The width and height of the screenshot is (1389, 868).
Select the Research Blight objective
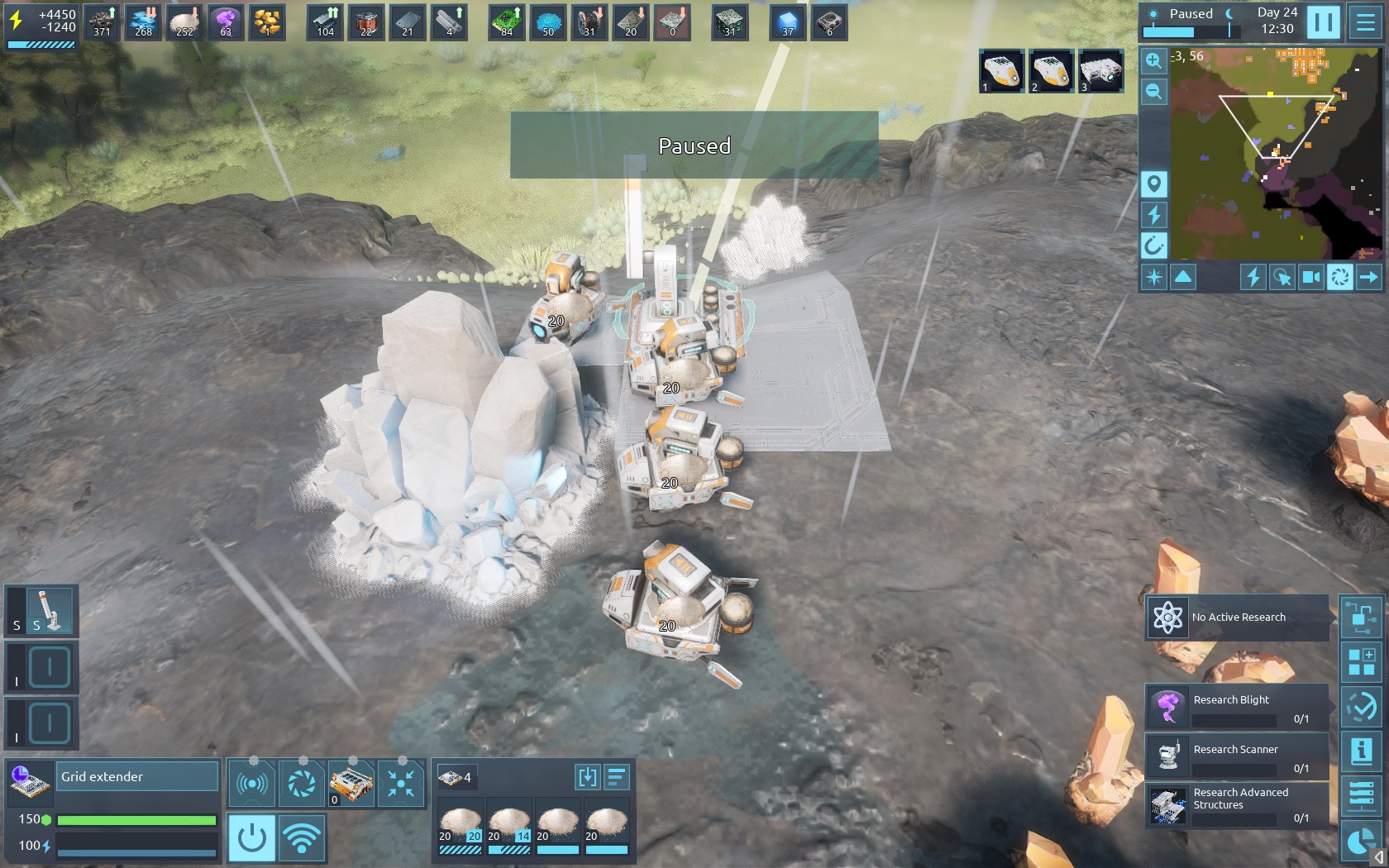(1237, 707)
